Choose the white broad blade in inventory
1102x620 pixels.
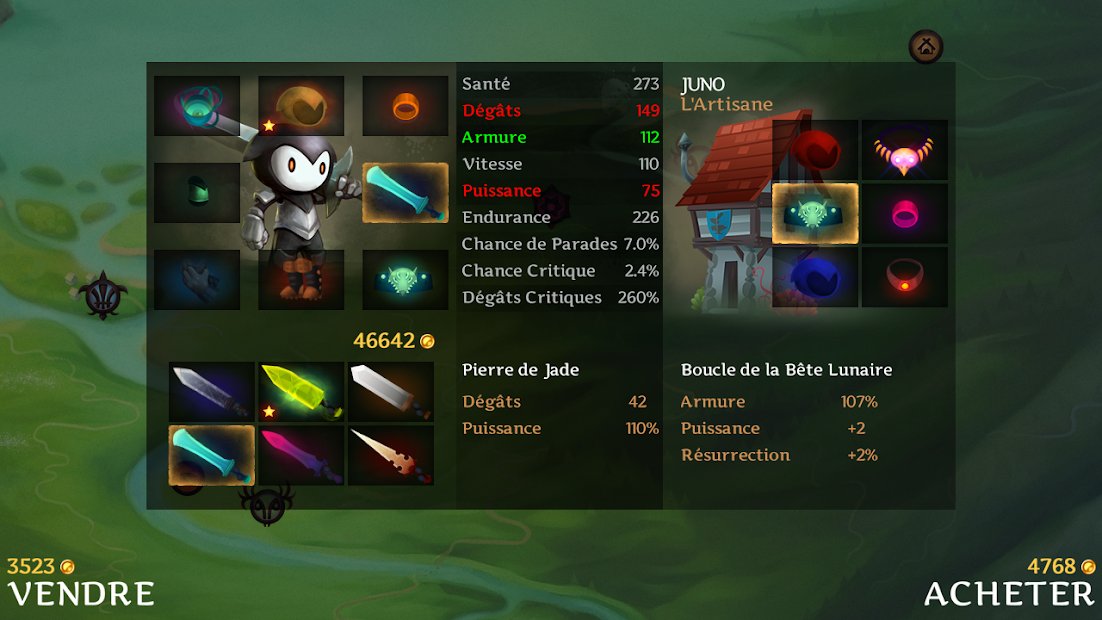391,391
